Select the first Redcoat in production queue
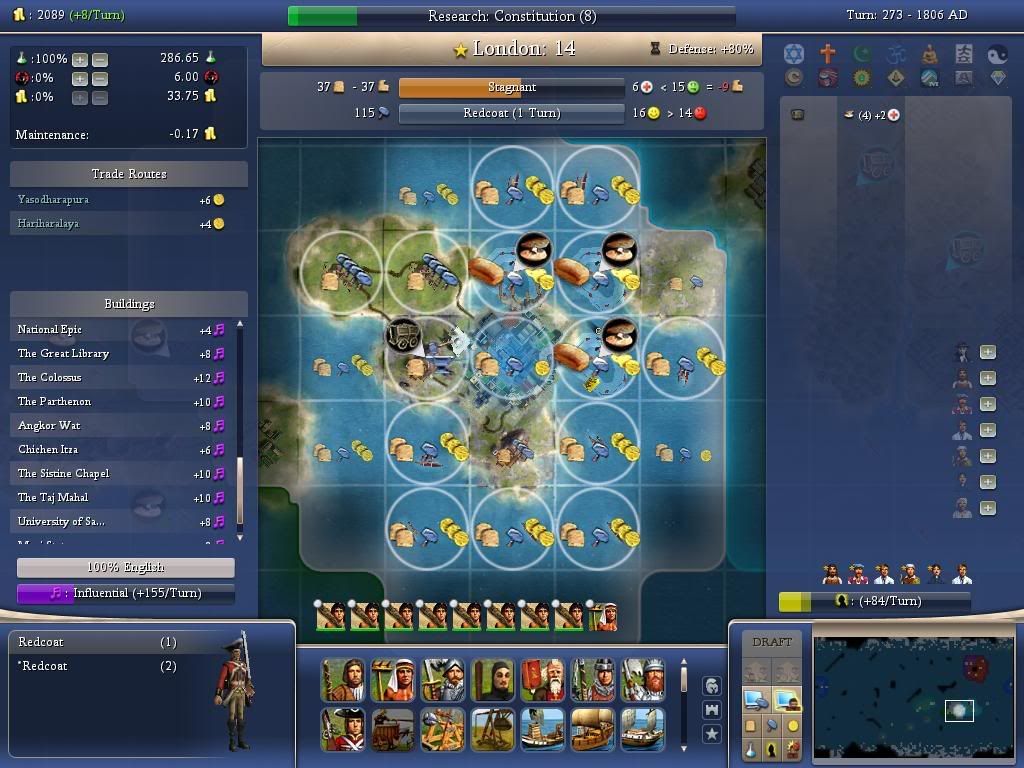 point(41,642)
